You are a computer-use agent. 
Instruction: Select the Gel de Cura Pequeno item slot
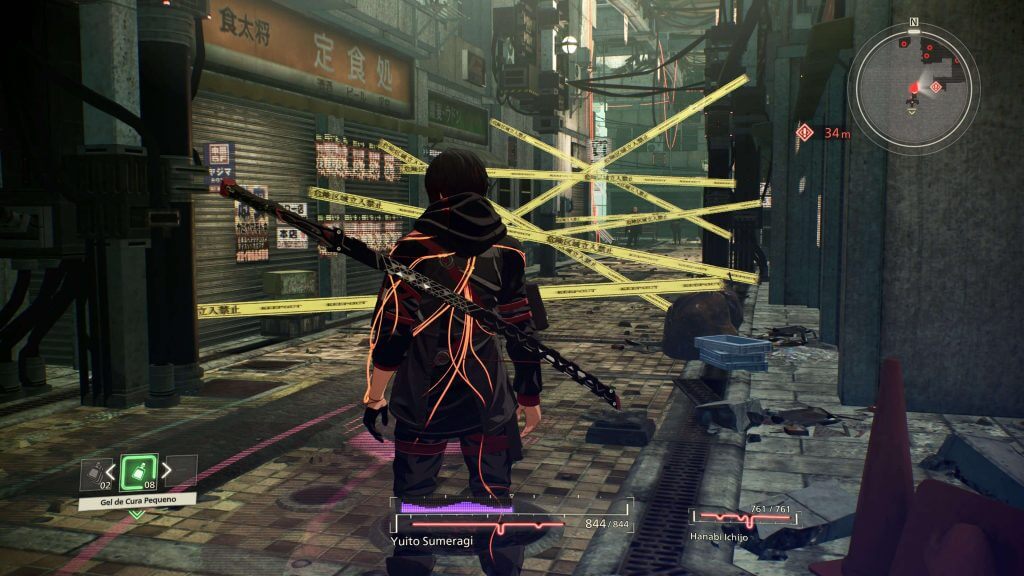(x=138, y=471)
